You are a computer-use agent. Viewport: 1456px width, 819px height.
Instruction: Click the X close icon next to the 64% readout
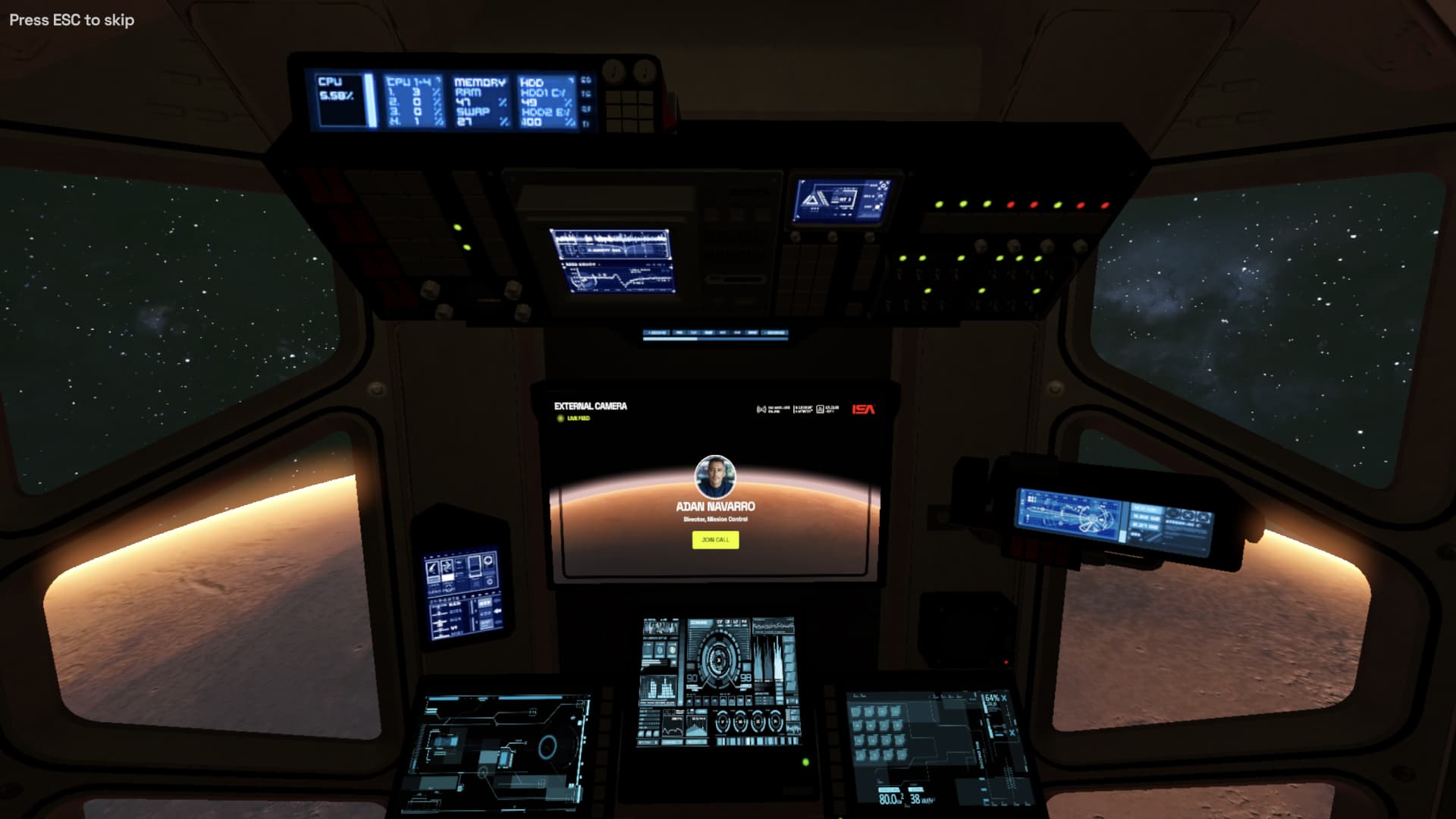click(x=1003, y=699)
